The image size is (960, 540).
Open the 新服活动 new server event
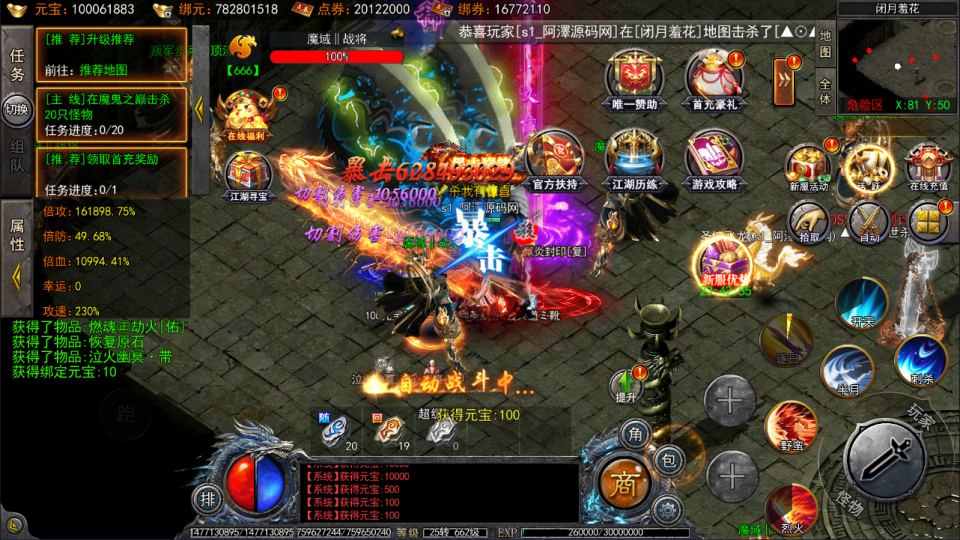(x=807, y=167)
